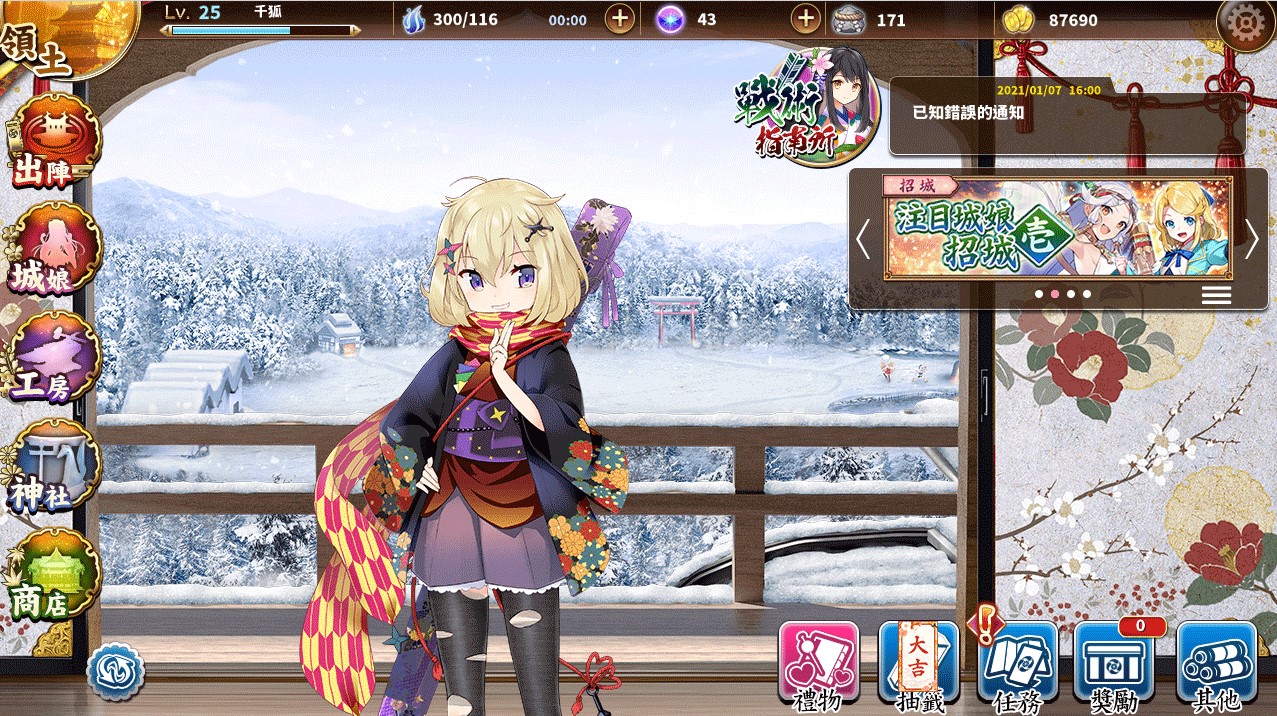Show the next banner with right arrow
This screenshot has width=1277, height=716.
1251,240
